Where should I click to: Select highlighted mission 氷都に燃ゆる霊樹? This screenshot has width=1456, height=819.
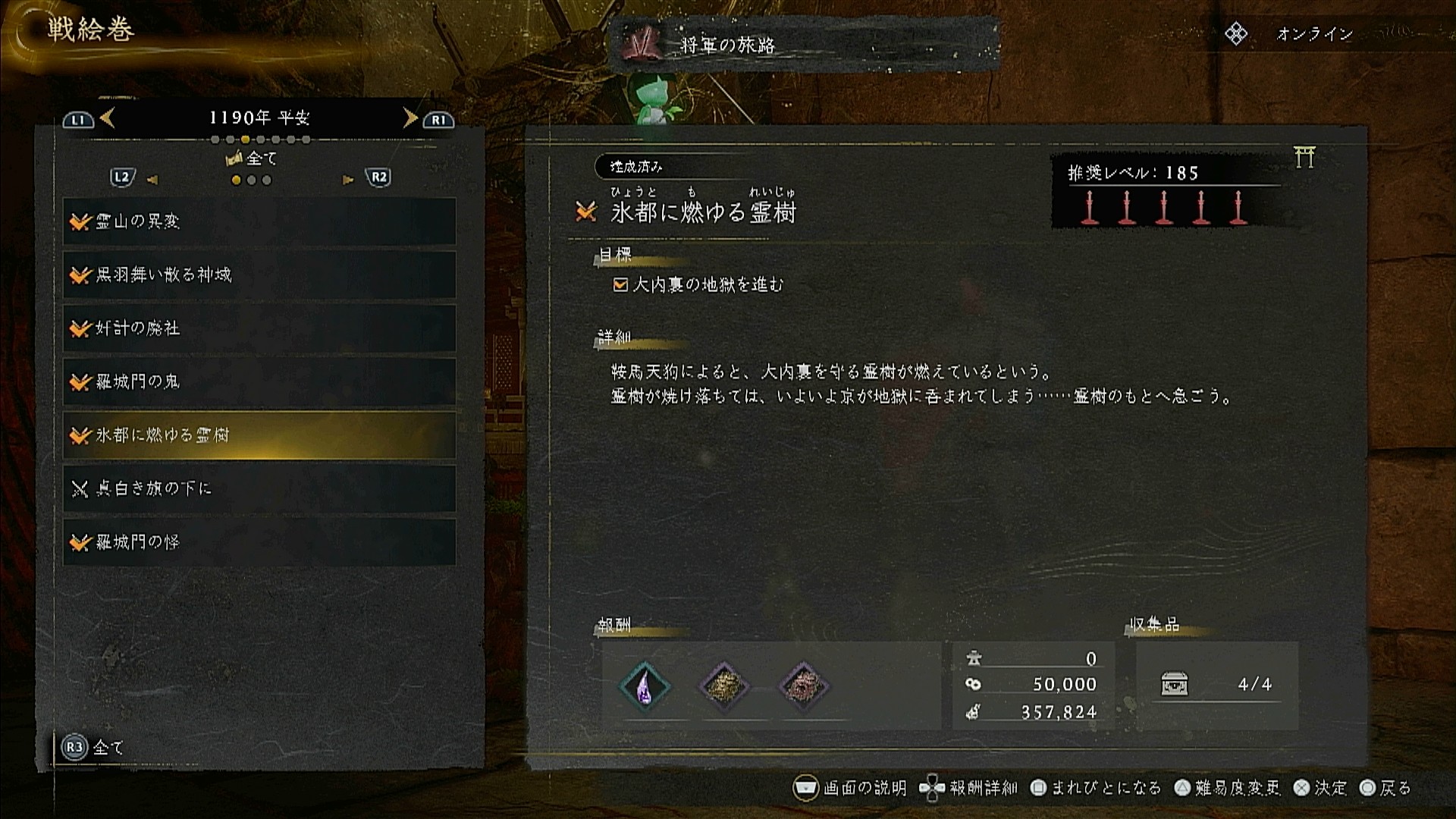pyautogui.click(x=259, y=435)
